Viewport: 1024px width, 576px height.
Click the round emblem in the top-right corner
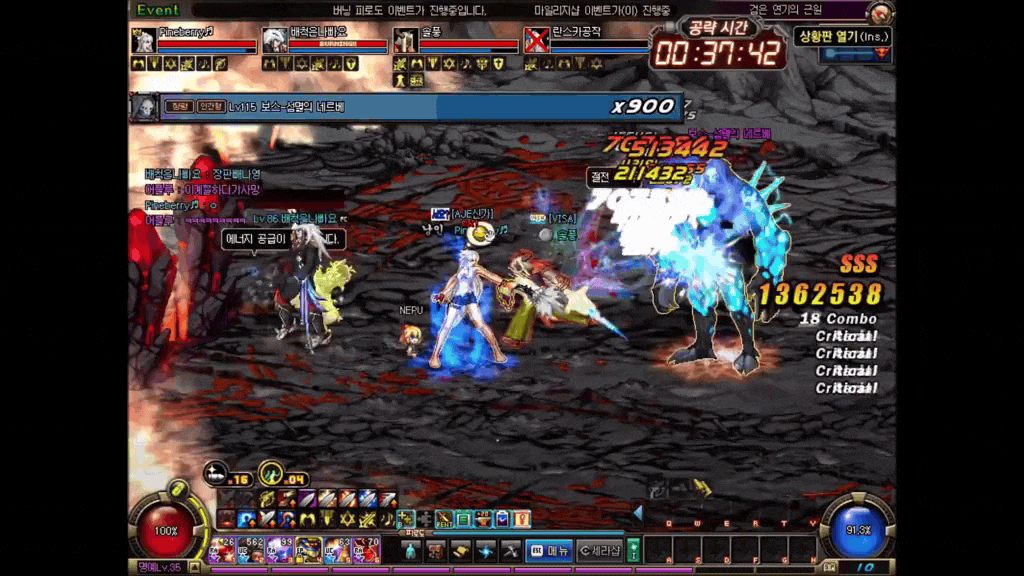880,12
